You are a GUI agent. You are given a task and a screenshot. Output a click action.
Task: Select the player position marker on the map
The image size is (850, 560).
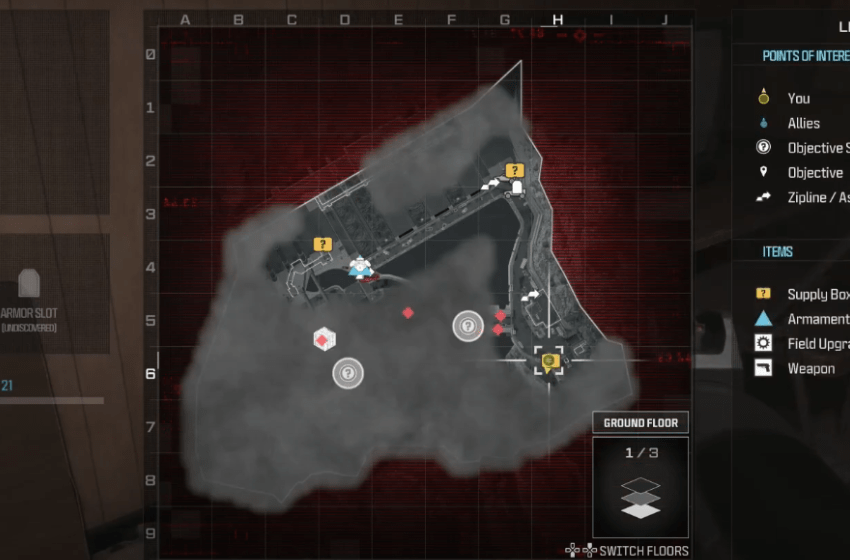pos(548,360)
